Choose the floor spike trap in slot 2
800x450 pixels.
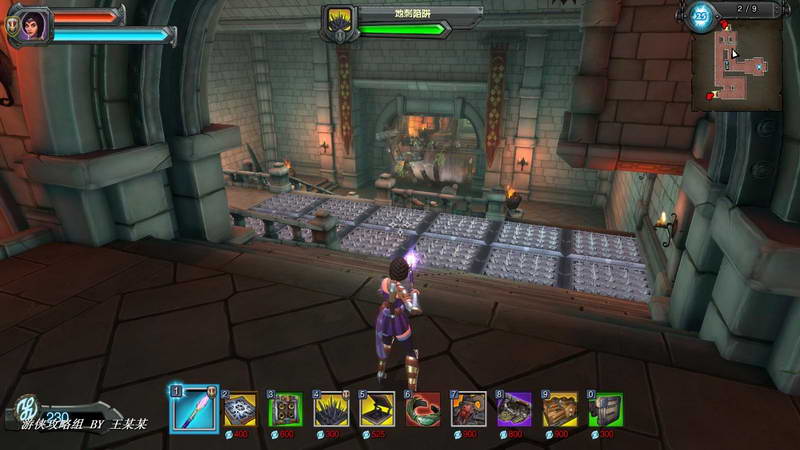[241, 409]
